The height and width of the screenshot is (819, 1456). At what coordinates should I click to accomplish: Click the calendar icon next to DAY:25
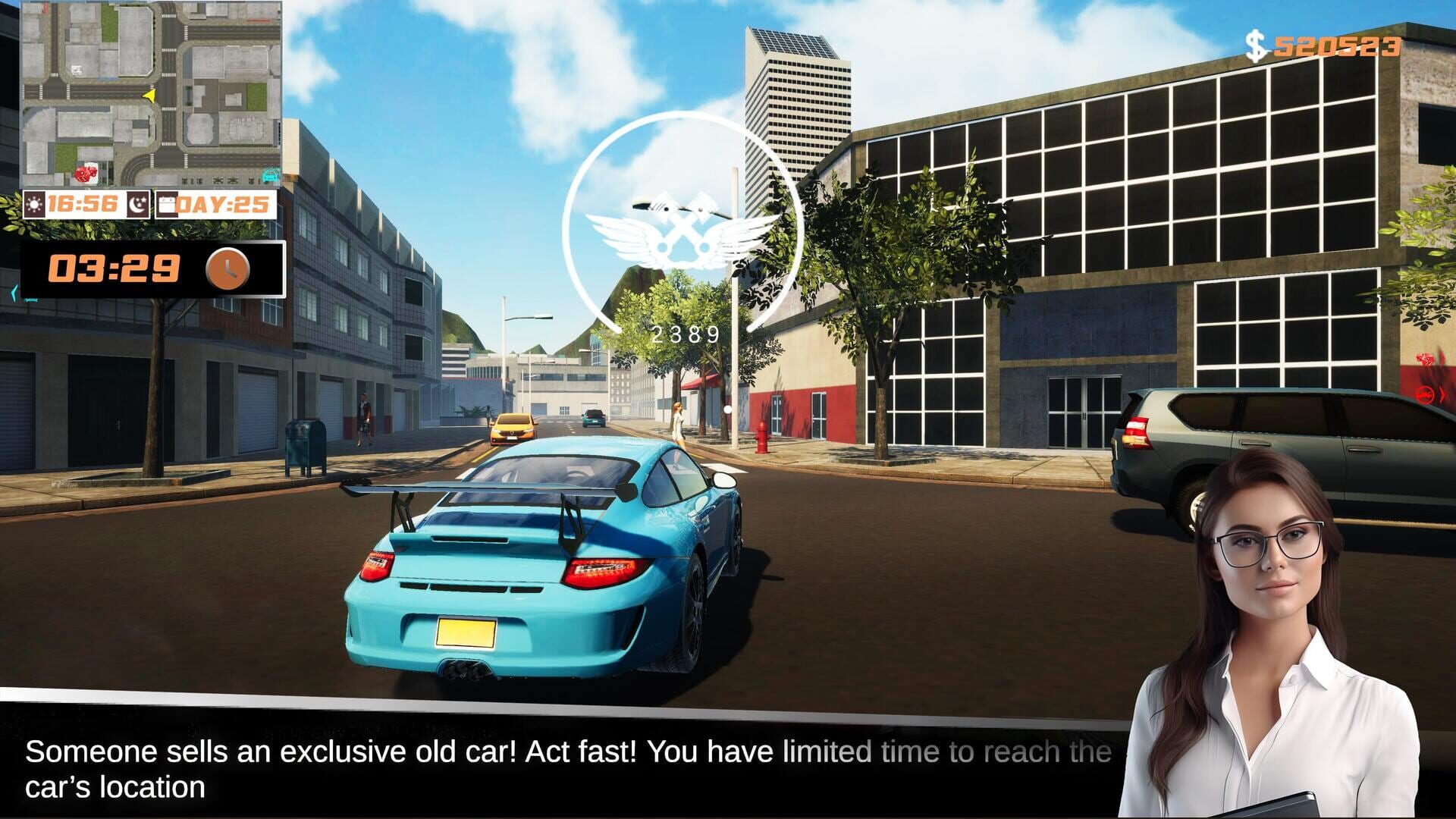coord(168,203)
